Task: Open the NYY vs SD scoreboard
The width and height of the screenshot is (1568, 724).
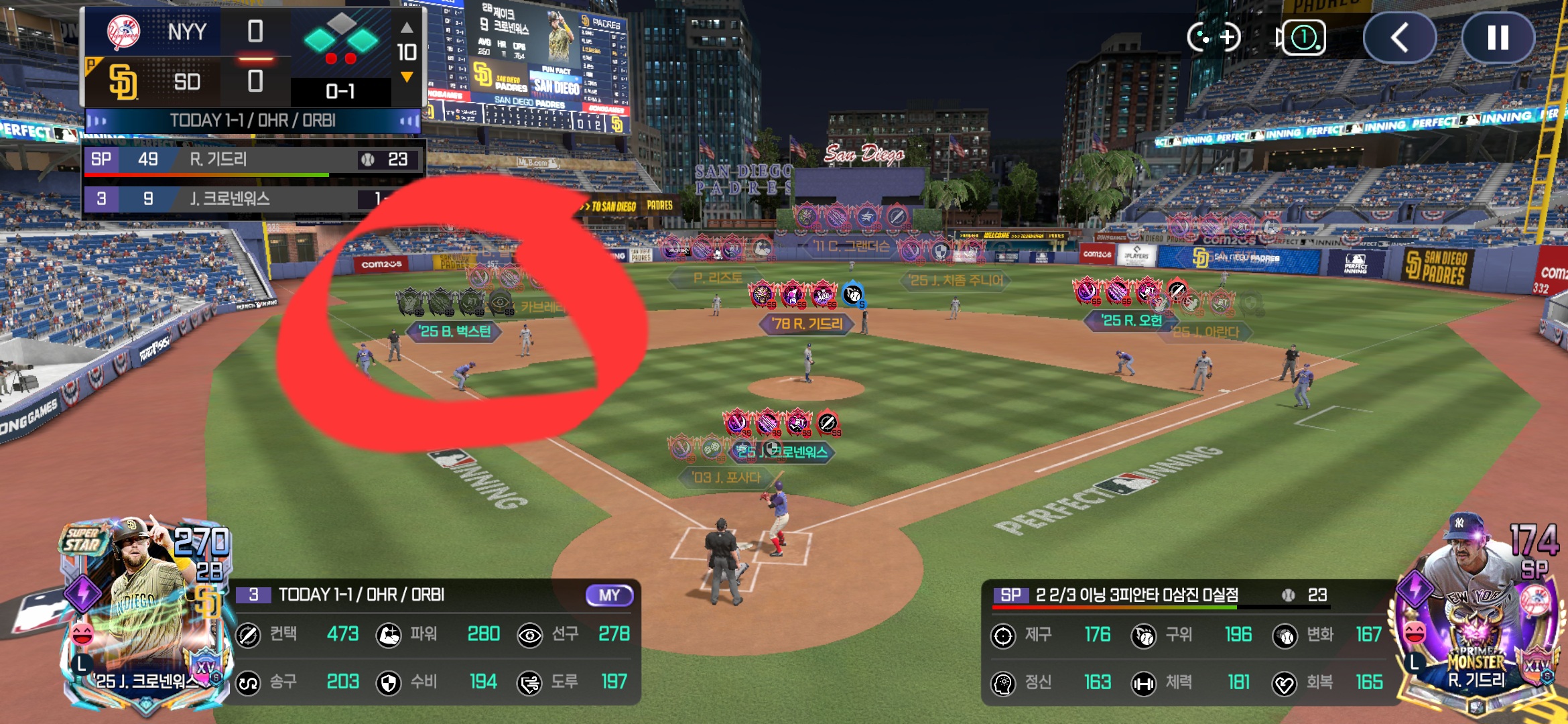Action: pyautogui.click(x=253, y=57)
